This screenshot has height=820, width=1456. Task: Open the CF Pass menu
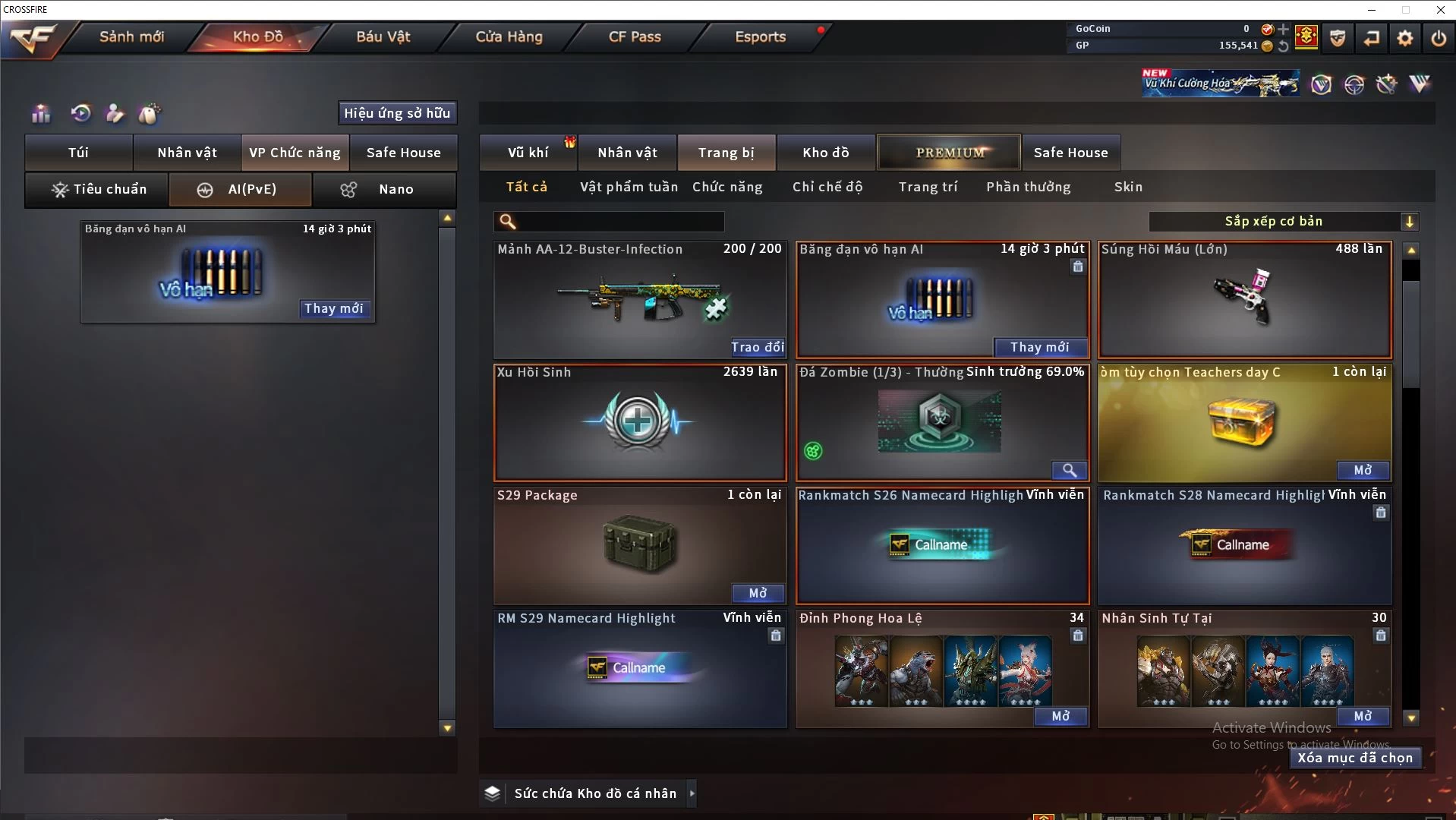[635, 36]
